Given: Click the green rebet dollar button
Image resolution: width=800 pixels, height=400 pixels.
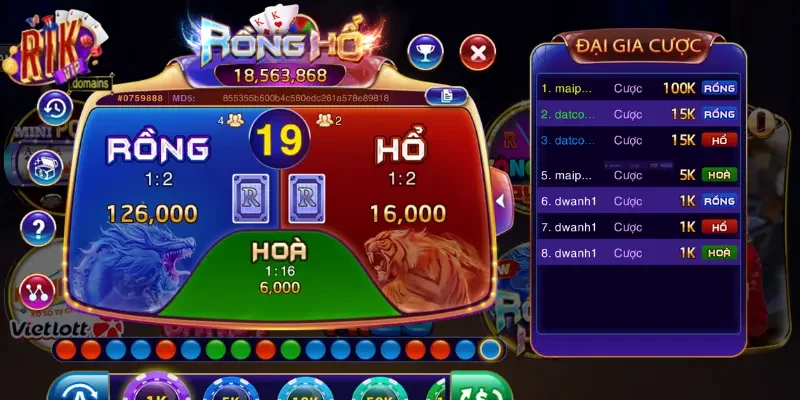Looking at the screenshot, I should pyautogui.click(x=480, y=388).
